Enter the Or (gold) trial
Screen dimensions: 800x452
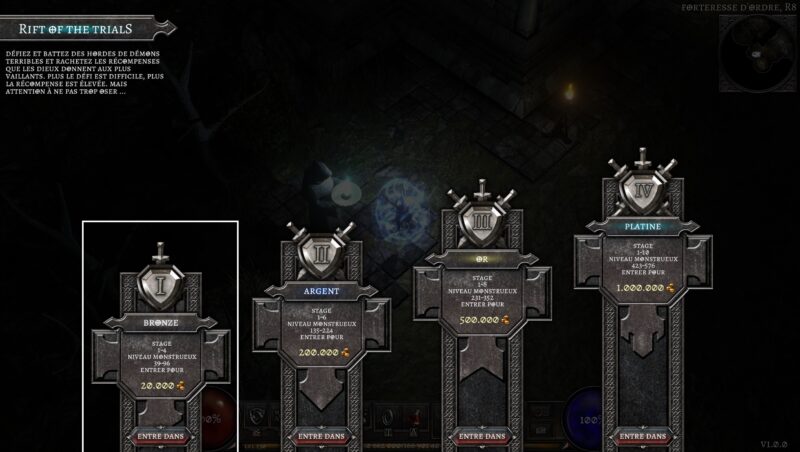click(481, 436)
